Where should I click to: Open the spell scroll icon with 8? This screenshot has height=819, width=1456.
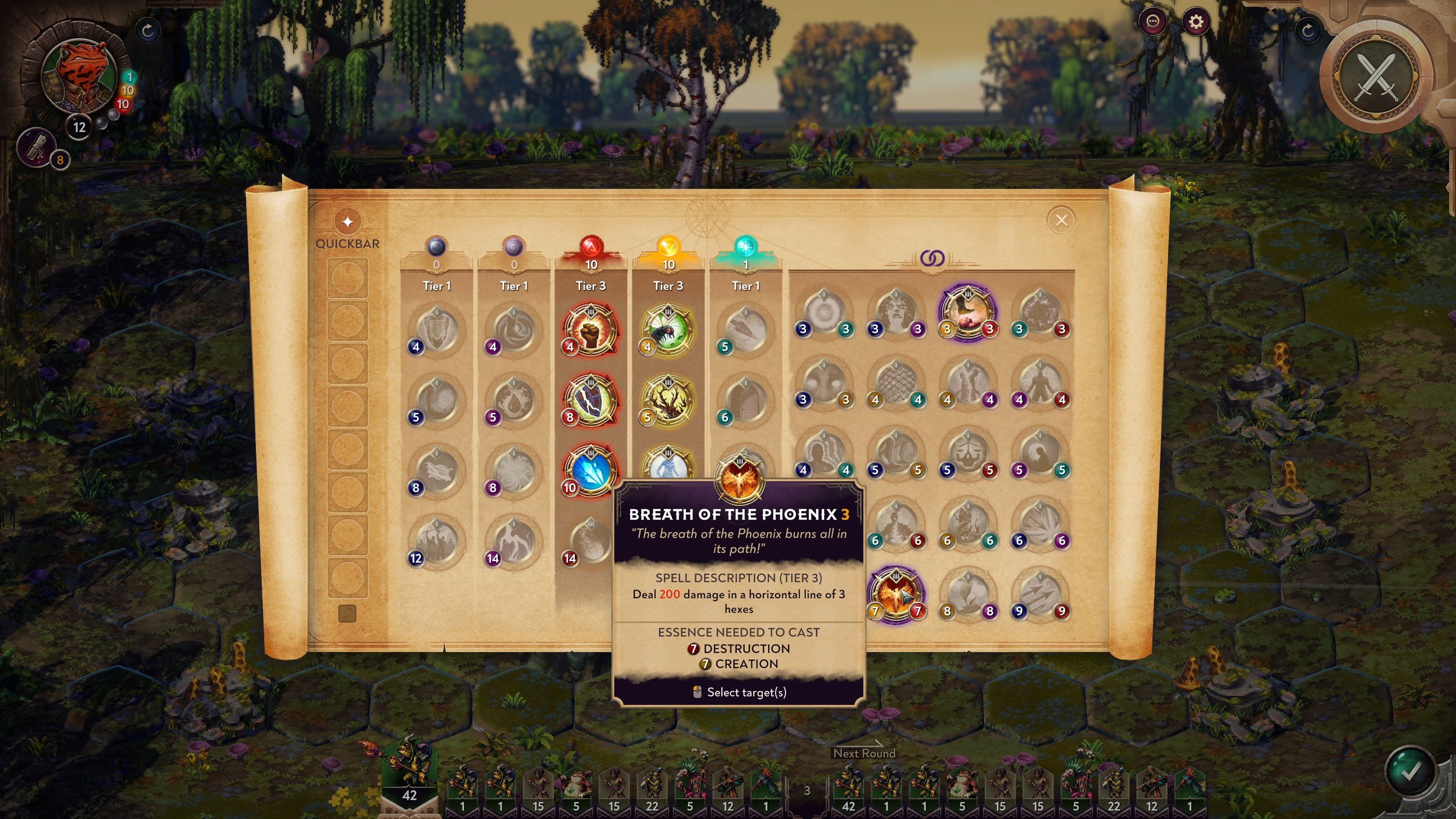(x=37, y=147)
